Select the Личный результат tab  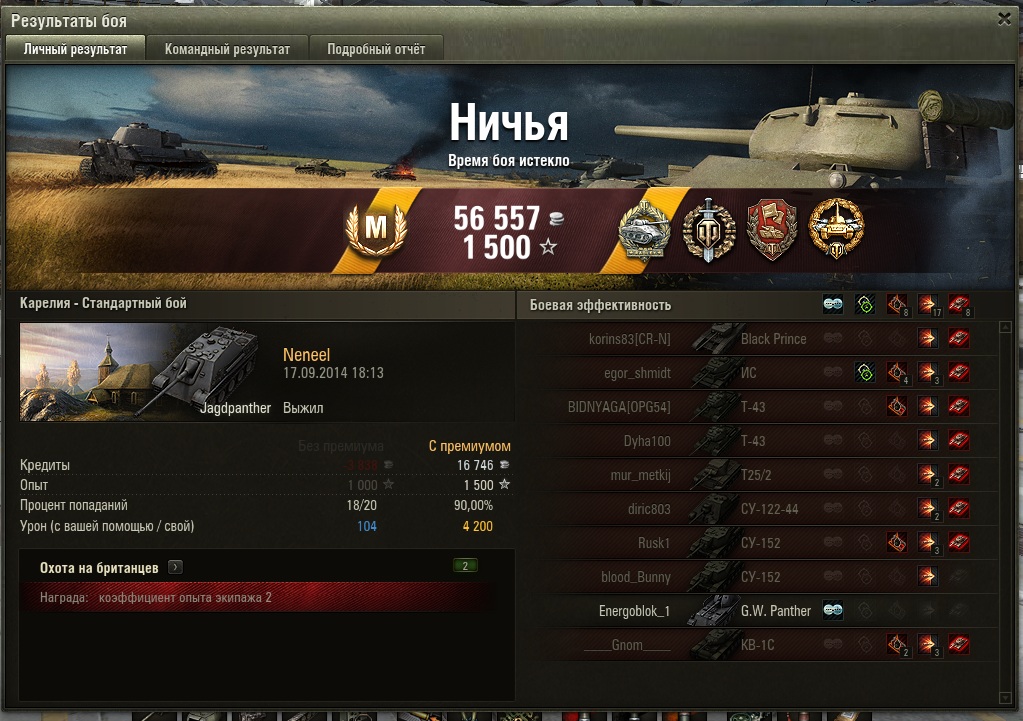click(x=76, y=49)
